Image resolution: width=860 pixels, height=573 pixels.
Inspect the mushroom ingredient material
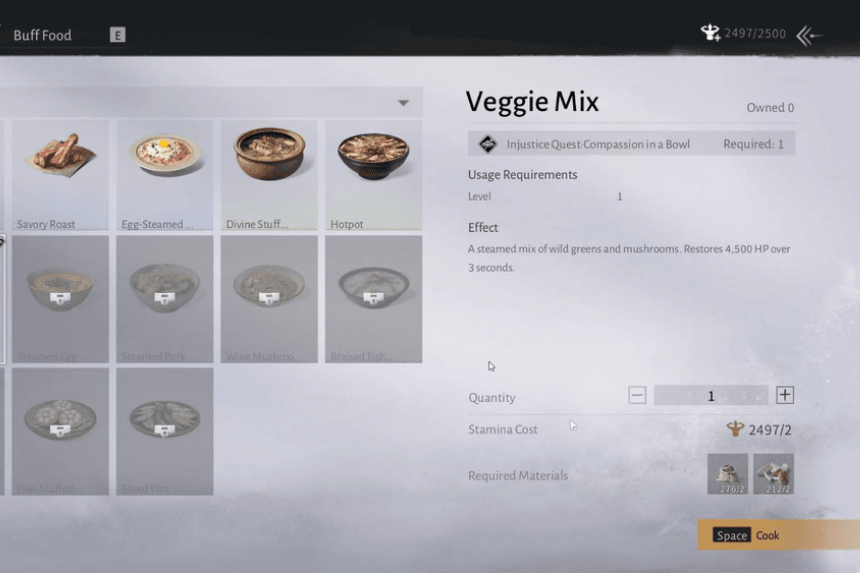pos(773,474)
